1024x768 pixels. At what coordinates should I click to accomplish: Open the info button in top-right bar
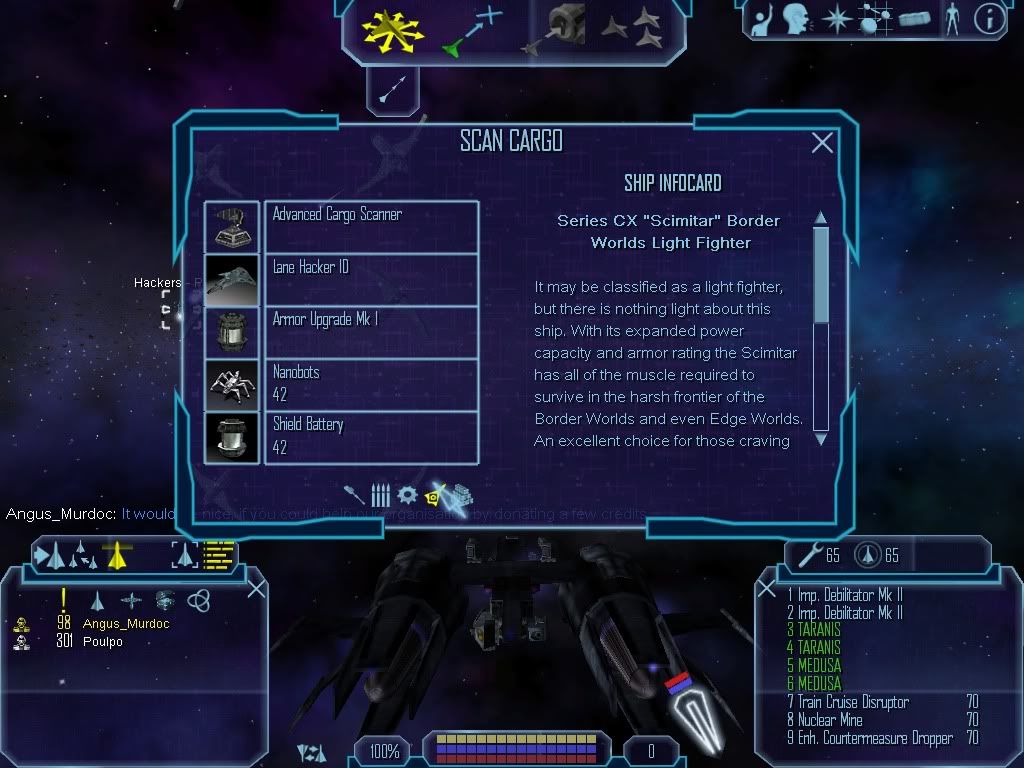(988, 19)
